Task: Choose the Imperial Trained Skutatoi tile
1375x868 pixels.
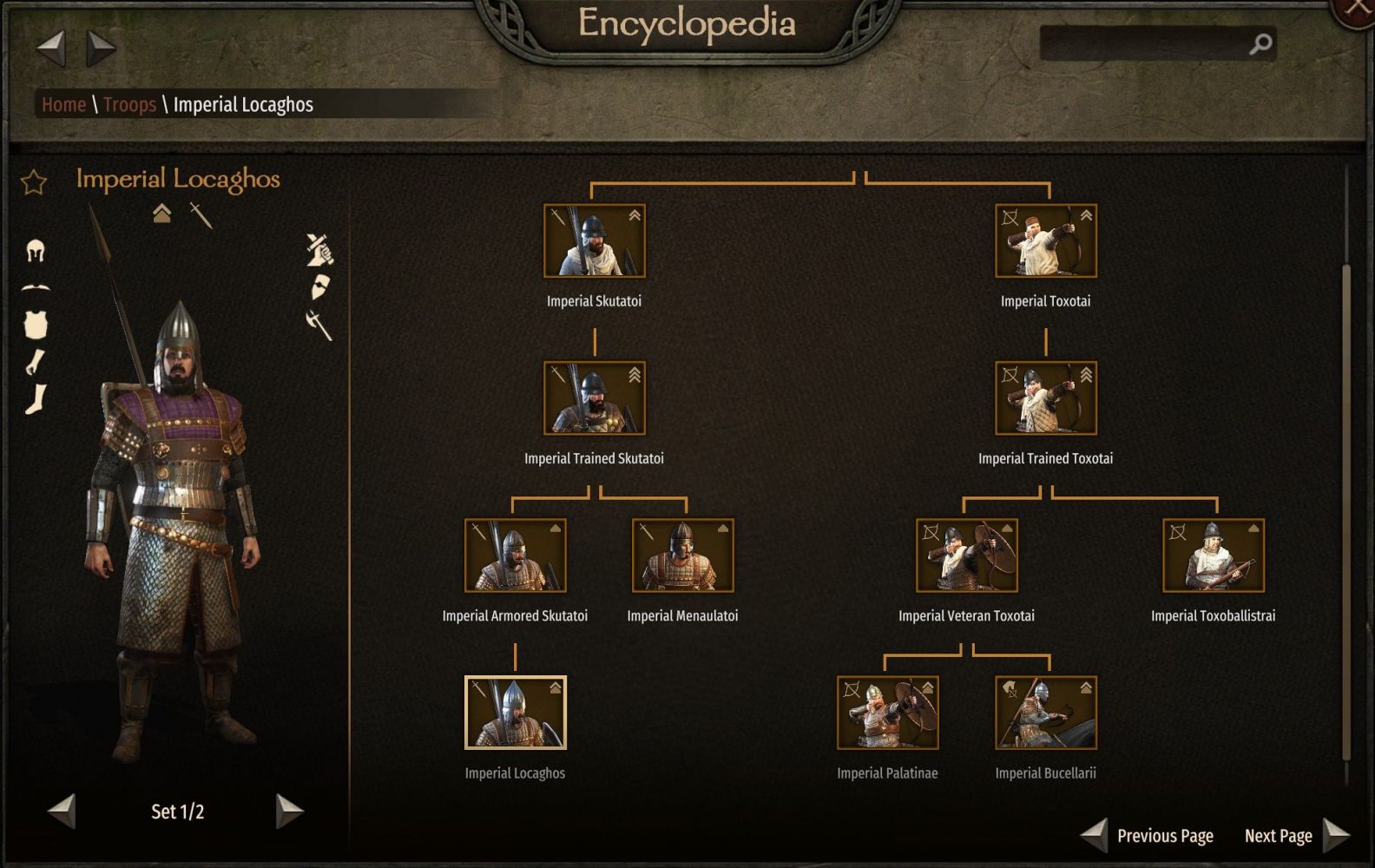Action: click(595, 398)
